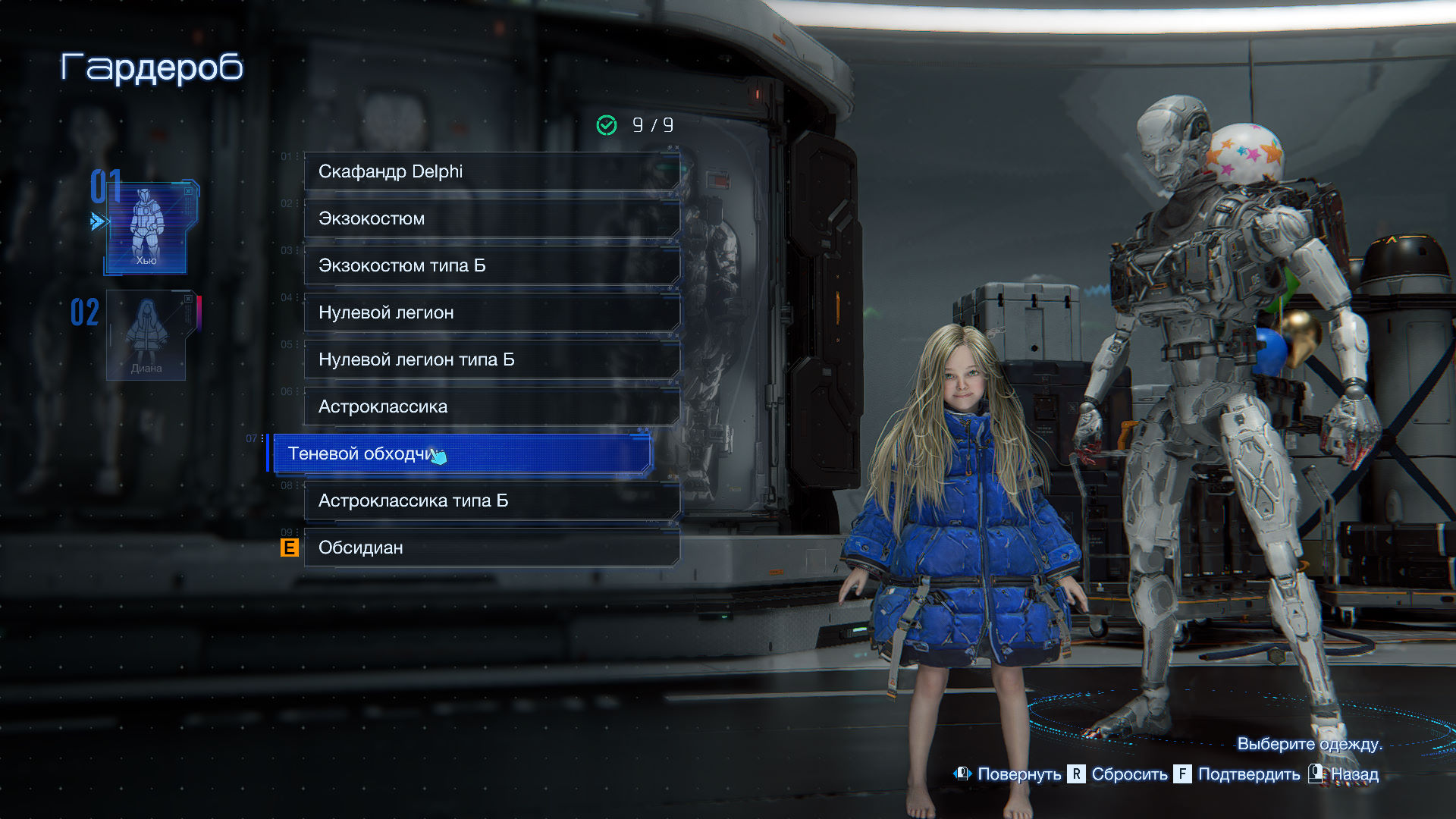Go back with Назад
The height and width of the screenshot is (819, 1456).
point(1354,774)
